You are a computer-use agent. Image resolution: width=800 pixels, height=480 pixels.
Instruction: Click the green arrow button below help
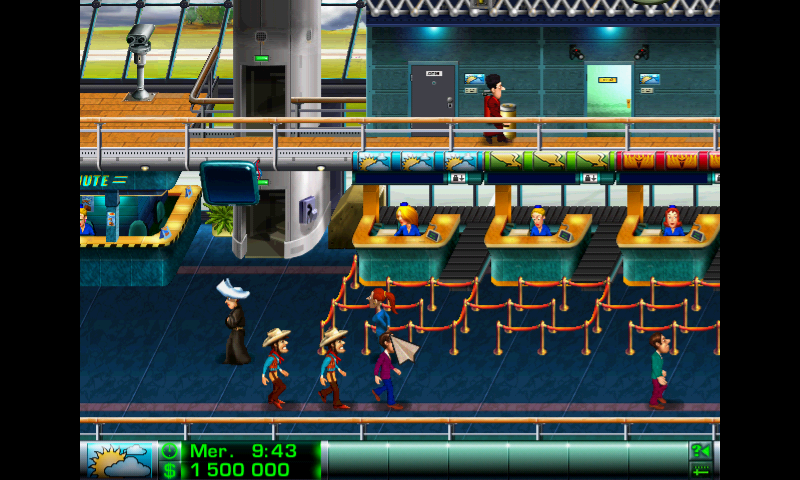pyautogui.click(x=700, y=470)
